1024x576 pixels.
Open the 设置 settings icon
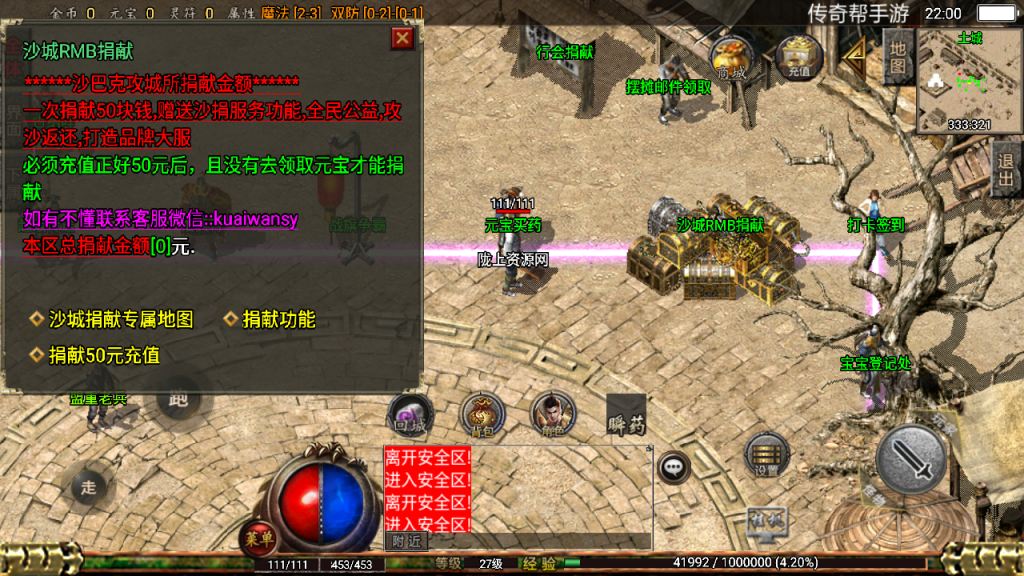pos(767,457)
